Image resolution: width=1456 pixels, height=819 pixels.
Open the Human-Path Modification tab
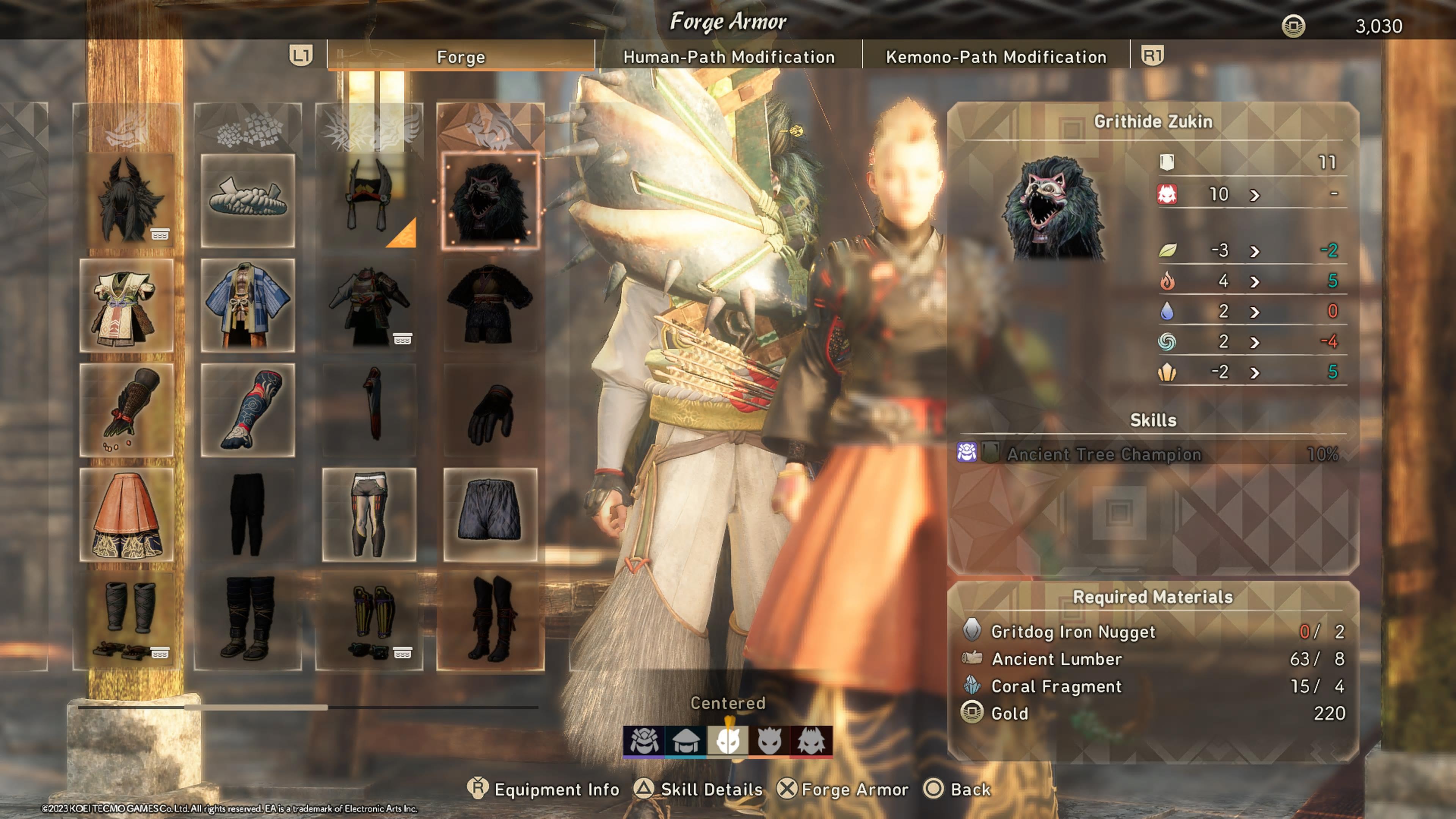[x=728, y=57]
